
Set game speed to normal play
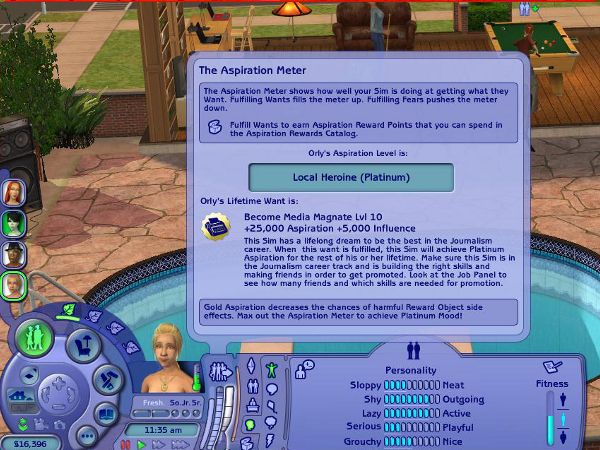(142, 442)
